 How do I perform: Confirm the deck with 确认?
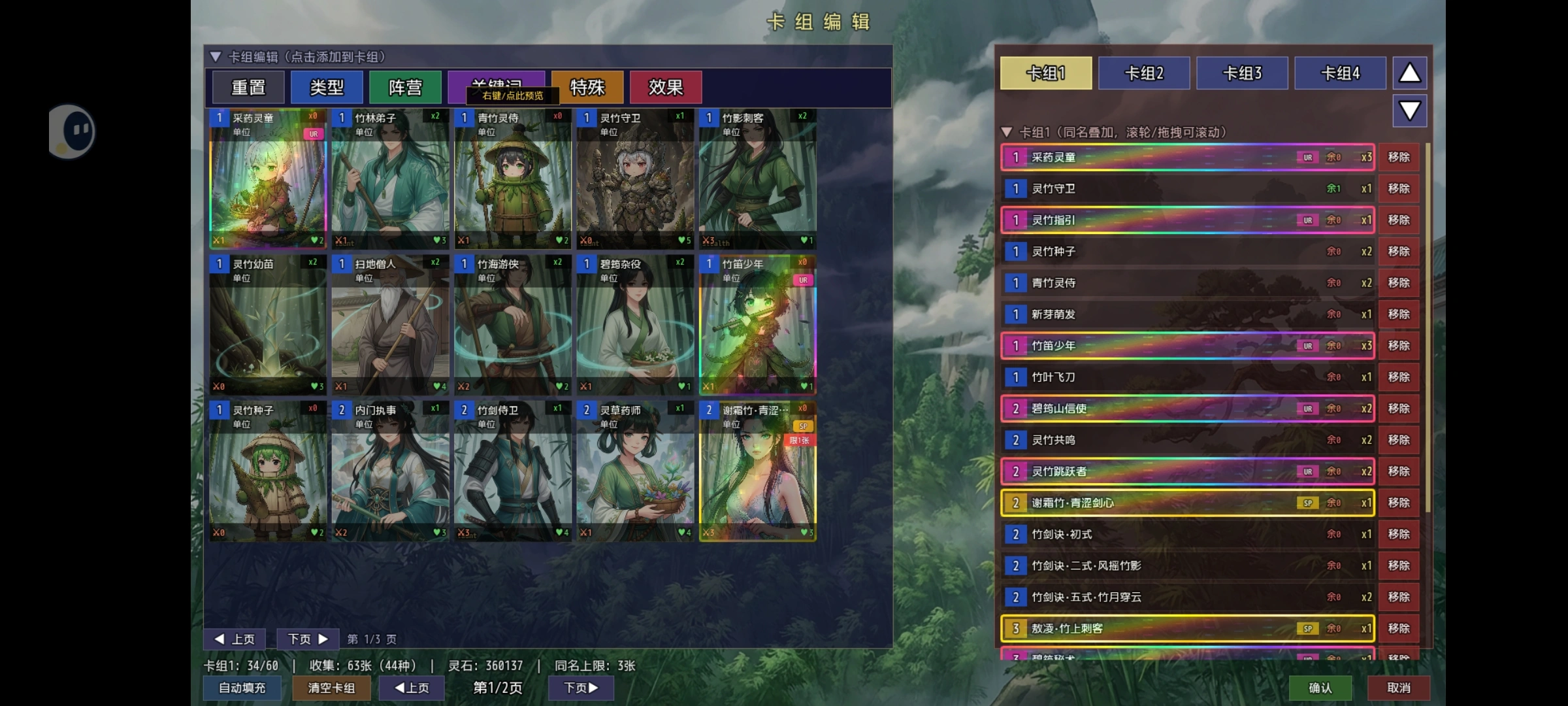[x=1320, y=688]
